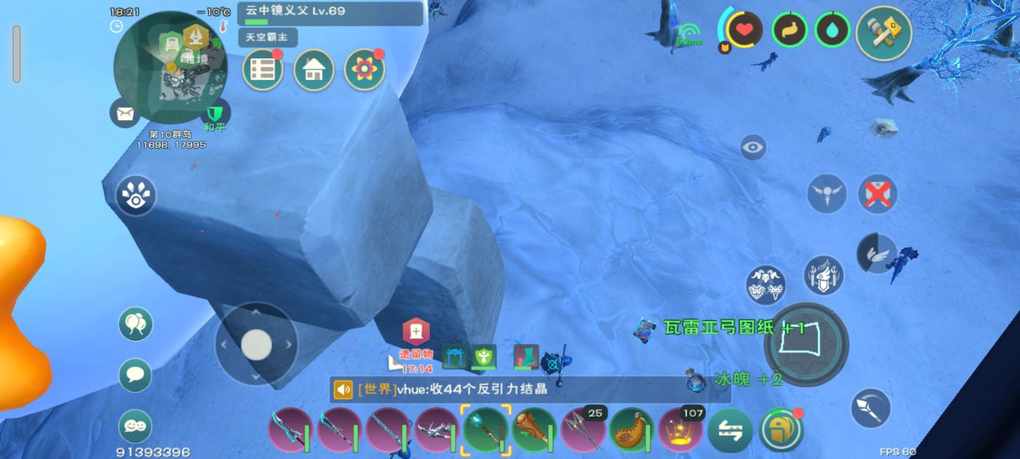Screen dimensions: 1020x459
Task: Select the highlighted teal staff hotbar slot
Action: tap(485, 430)
